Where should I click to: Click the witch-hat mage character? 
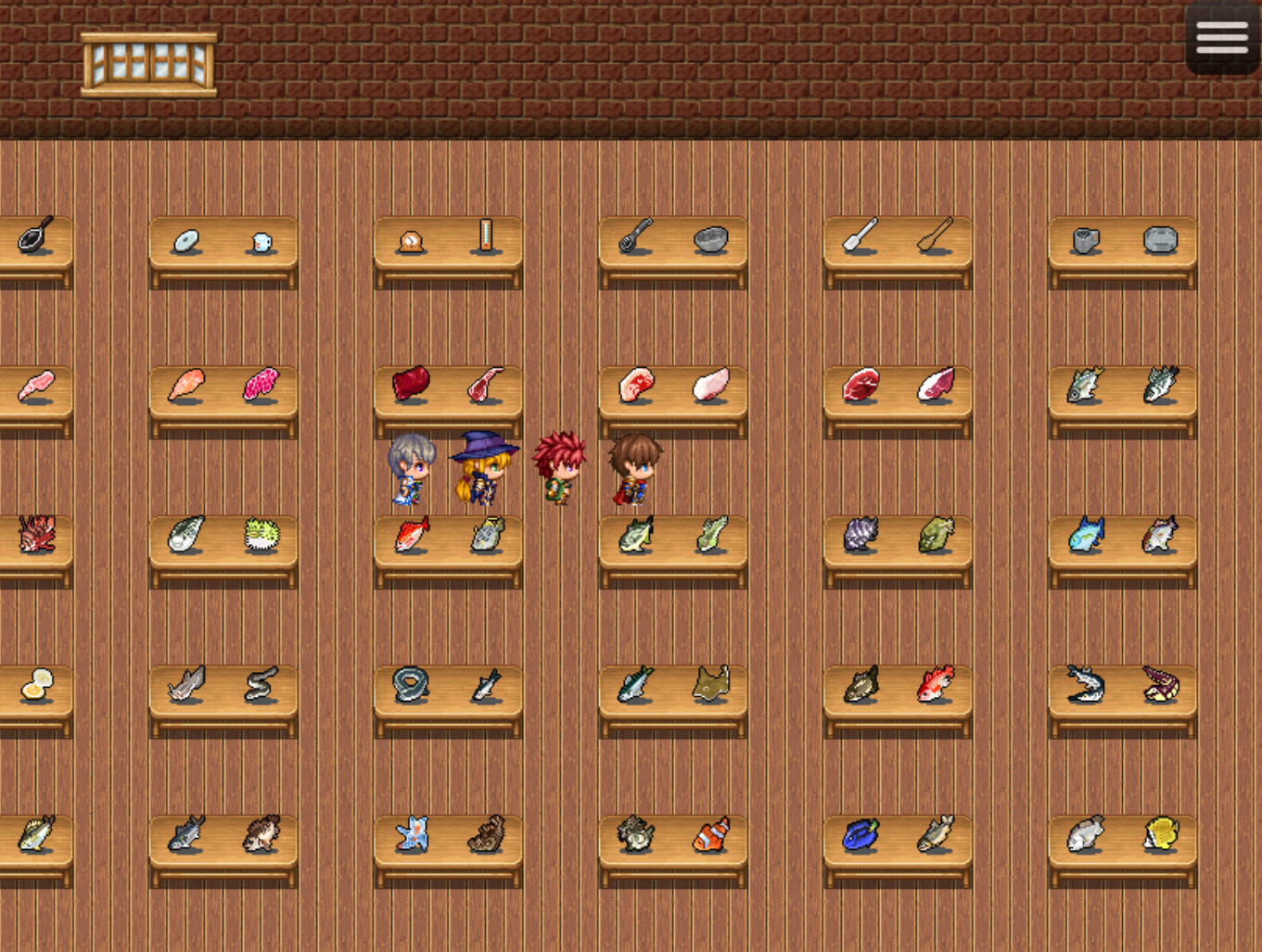point(484,468)
